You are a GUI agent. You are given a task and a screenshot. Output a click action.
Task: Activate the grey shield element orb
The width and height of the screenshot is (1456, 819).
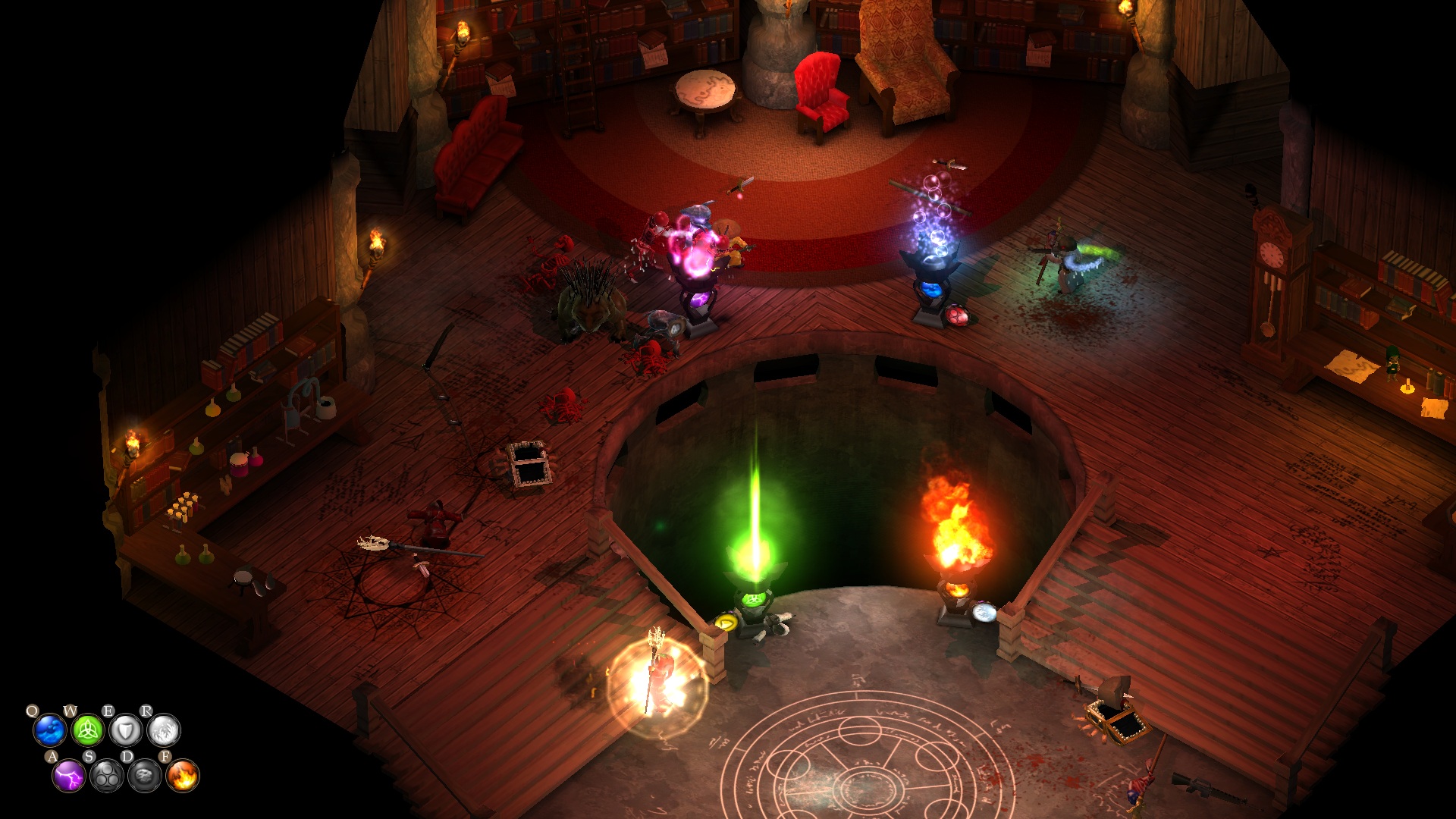126,731
